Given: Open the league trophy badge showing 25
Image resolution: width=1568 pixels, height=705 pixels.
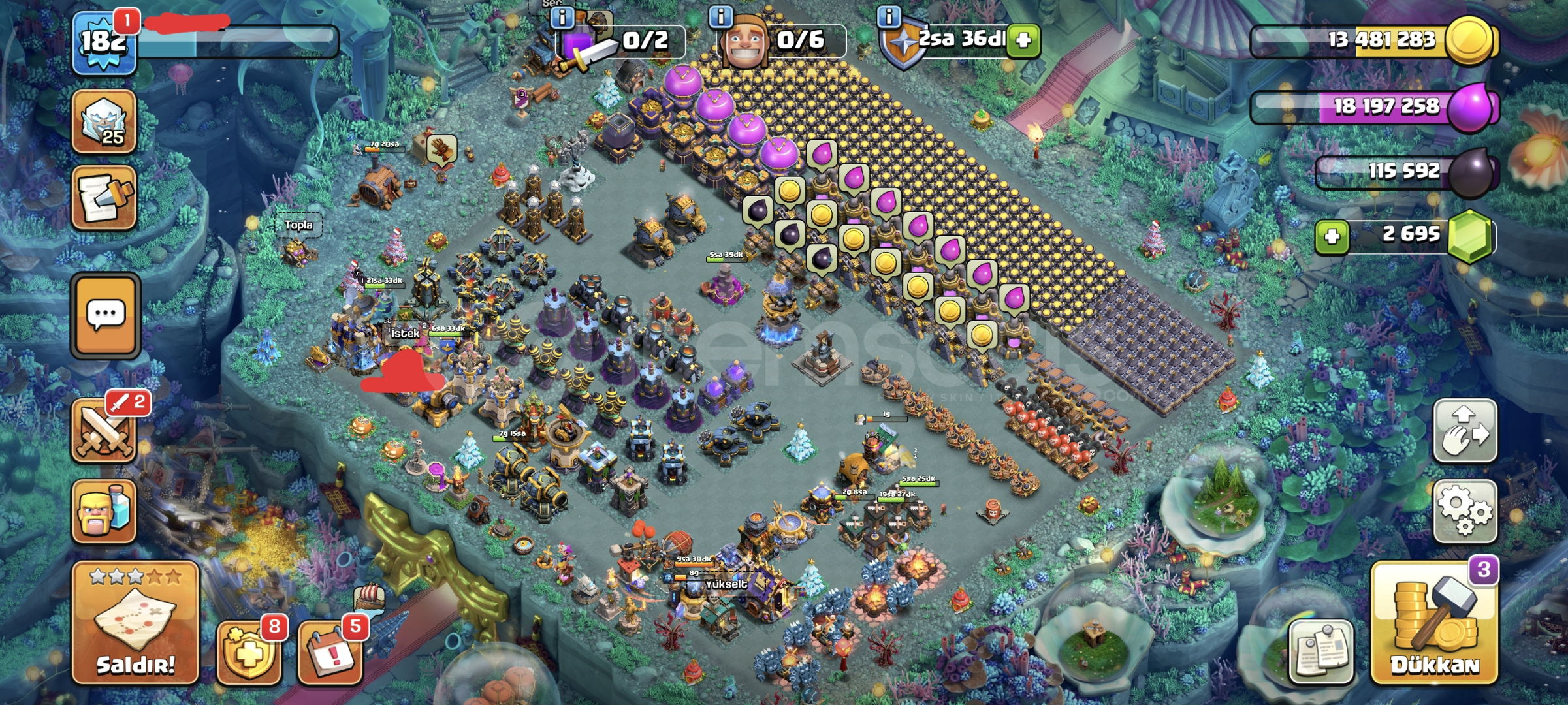Looking at the screenshot, I should point(104,122).
